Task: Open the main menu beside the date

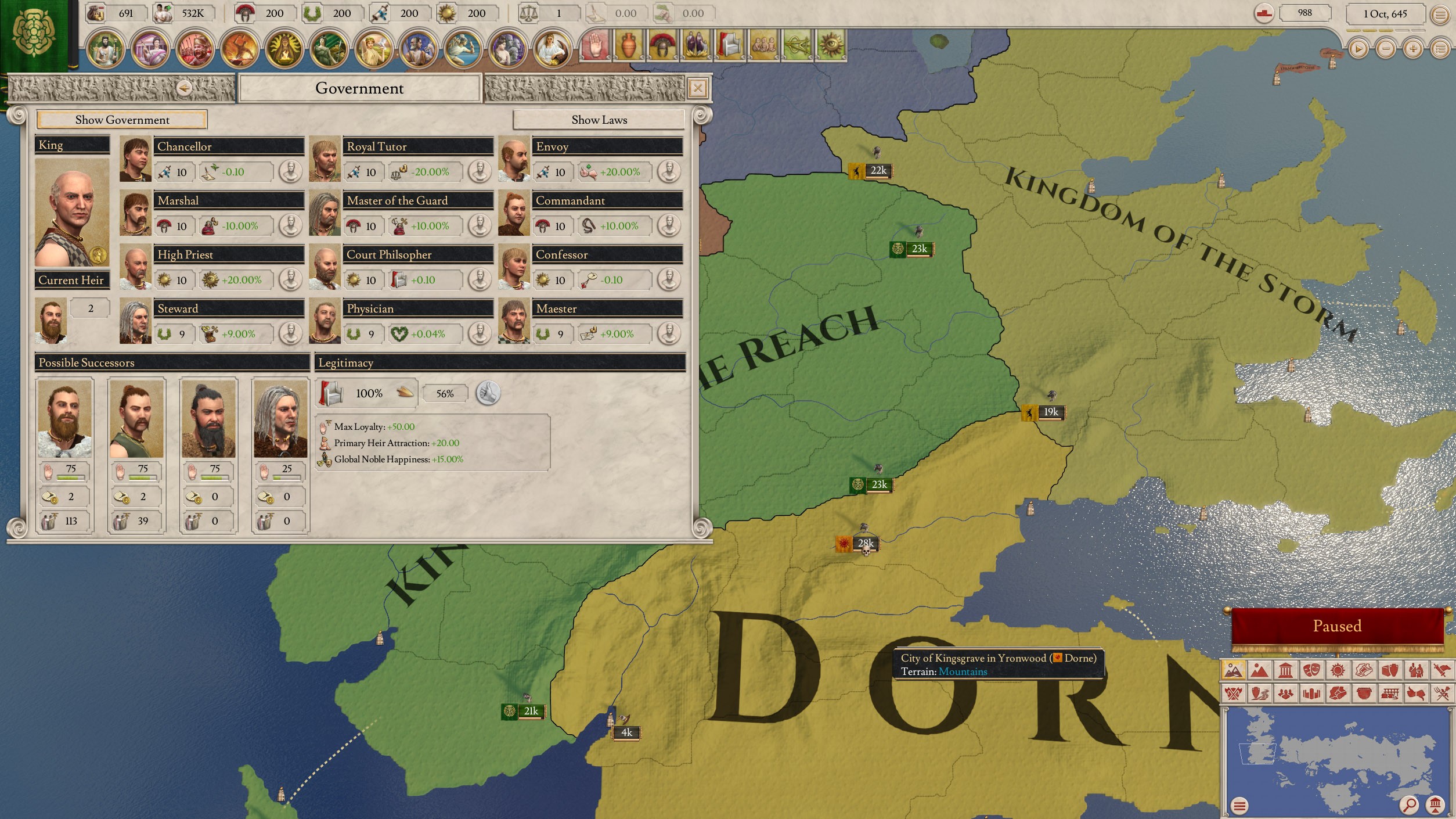Action: [x=1440, y=14]
